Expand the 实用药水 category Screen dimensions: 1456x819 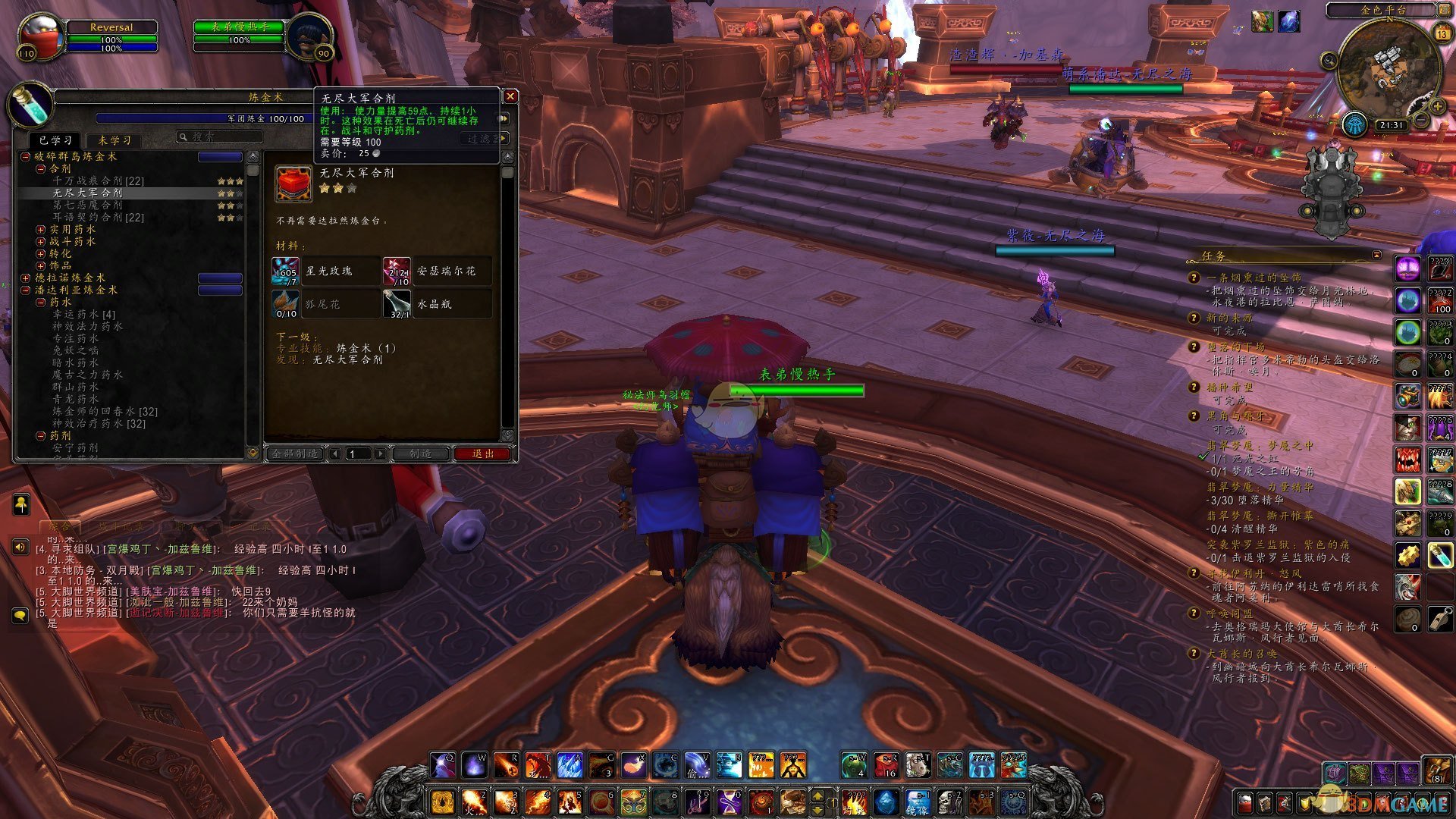(x=41, y=230)
